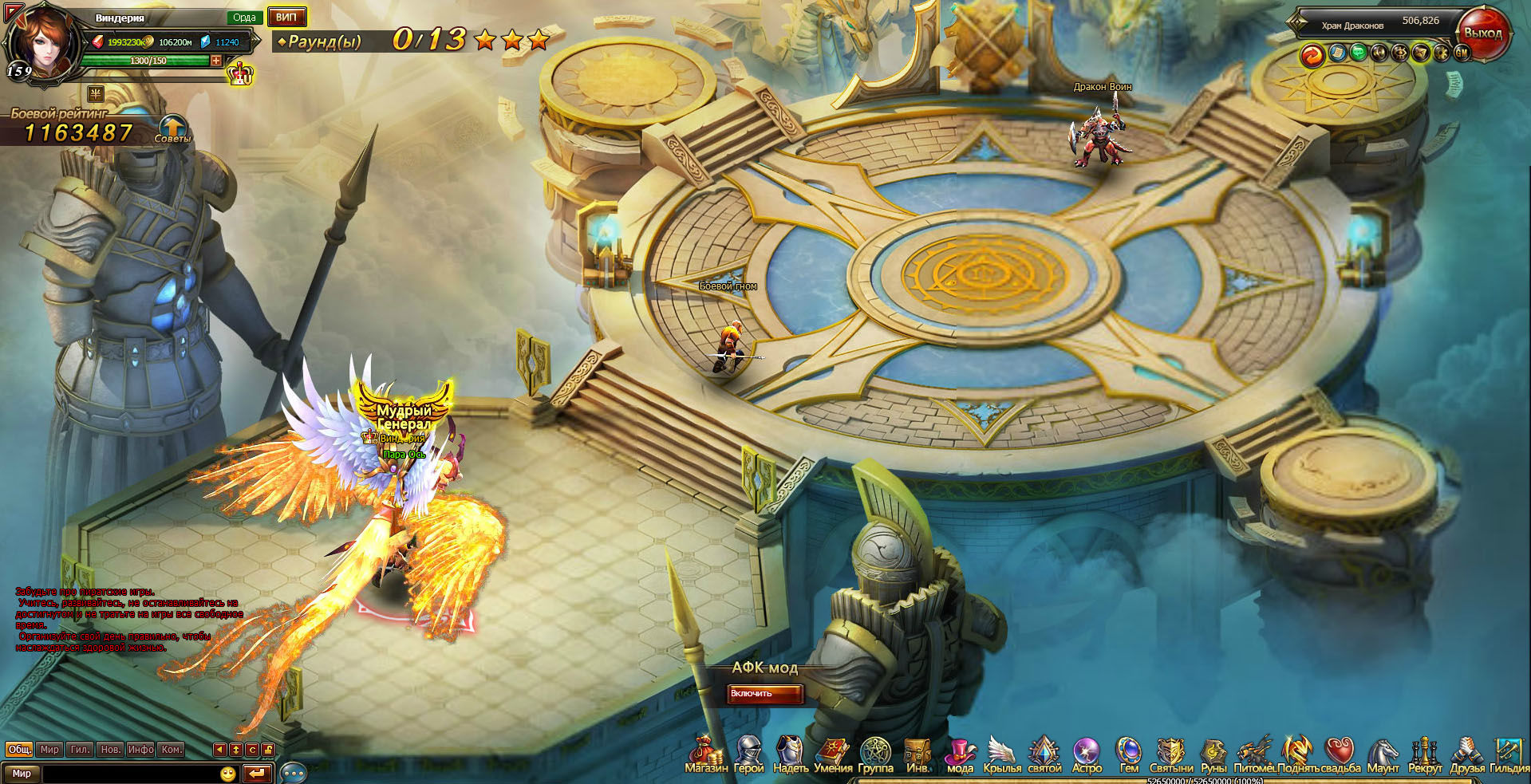
Task: Open the Магазин shop
Action: pos(705,754)
